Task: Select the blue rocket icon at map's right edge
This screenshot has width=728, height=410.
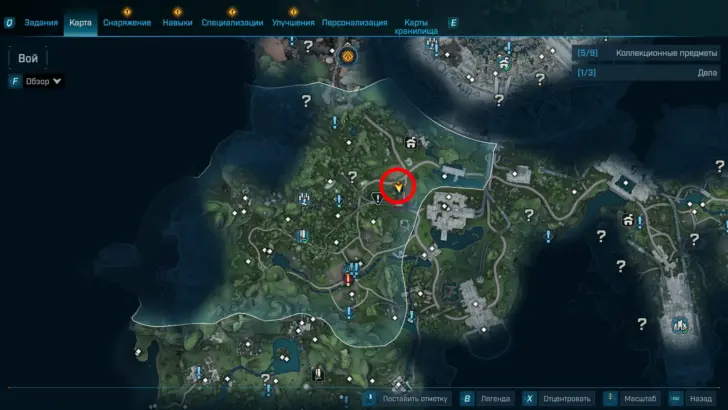Action: (681, 325)
